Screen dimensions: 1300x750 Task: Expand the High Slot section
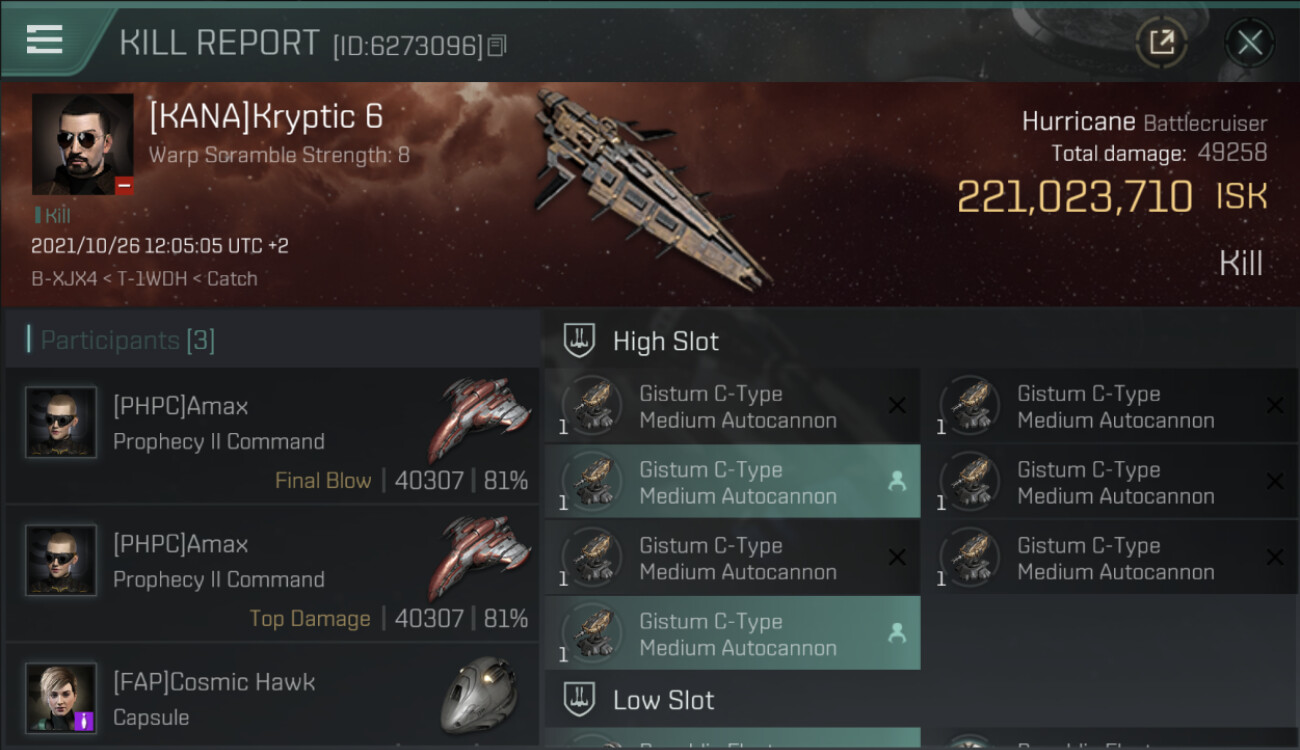click(665, 341)
